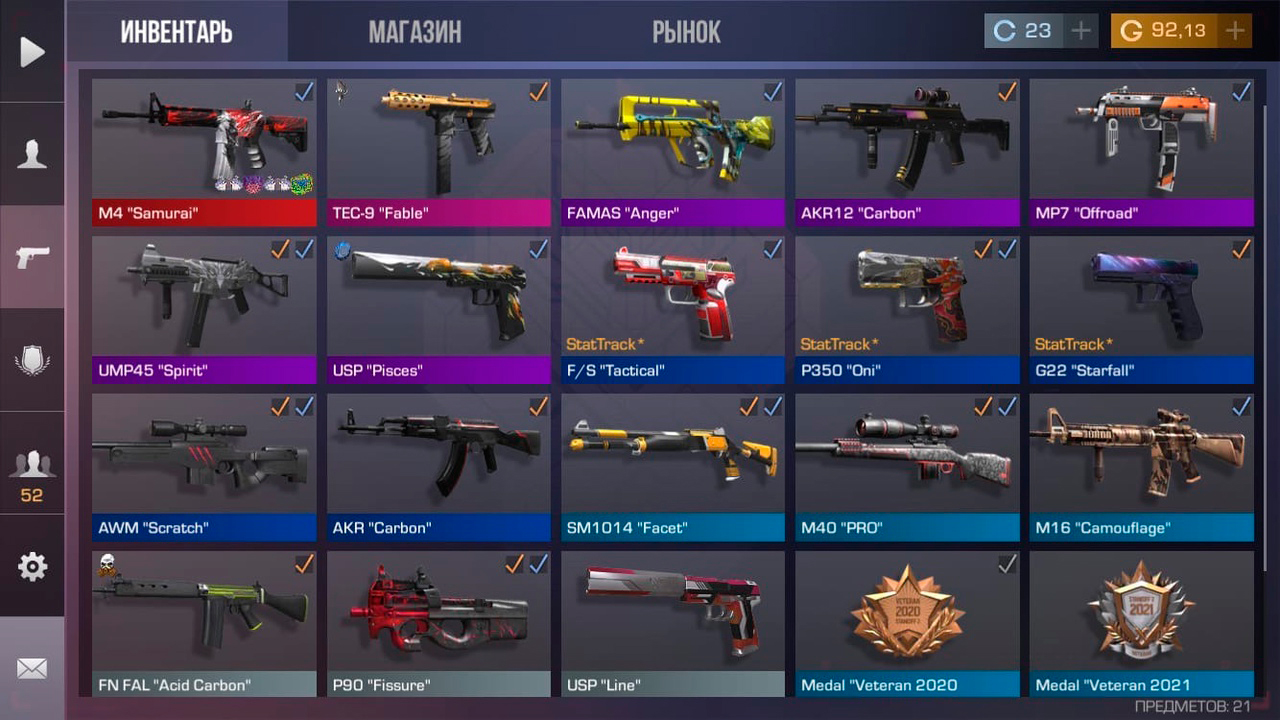Open settings via the gear icon
The height and width of the screenshot is (720, 1280).
pos(32,567)
